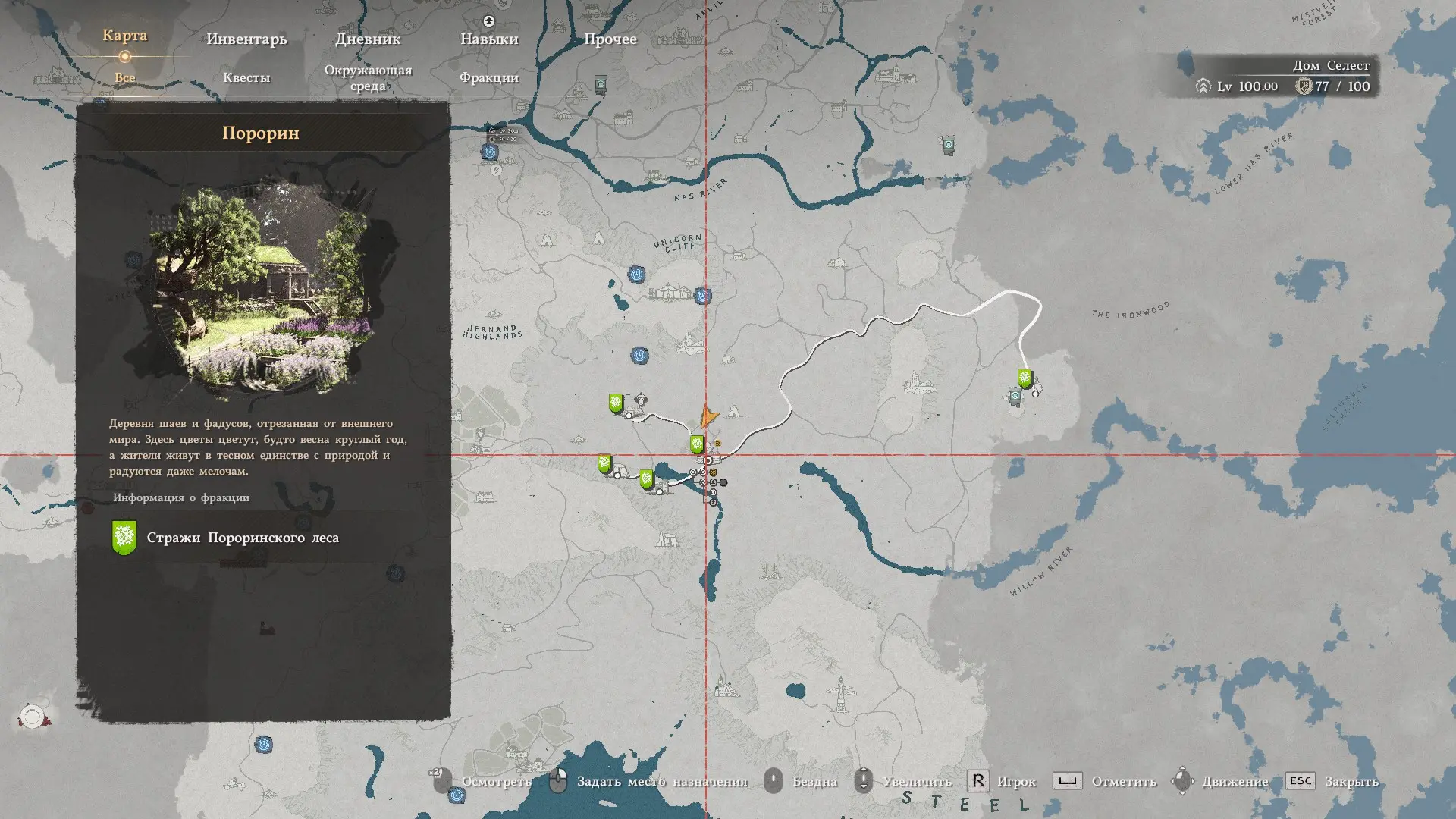Select the green faction banner near The Ironwood
1456x819 pixels.
tap(1025, 378)
